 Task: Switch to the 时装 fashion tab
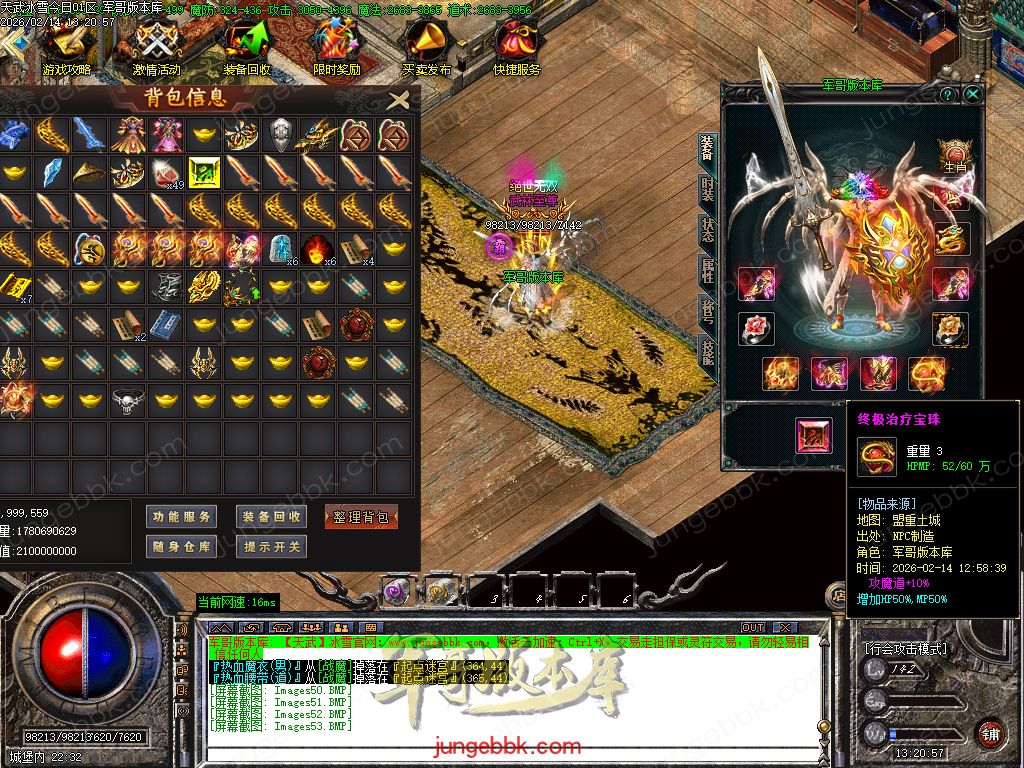coord(708,188)
